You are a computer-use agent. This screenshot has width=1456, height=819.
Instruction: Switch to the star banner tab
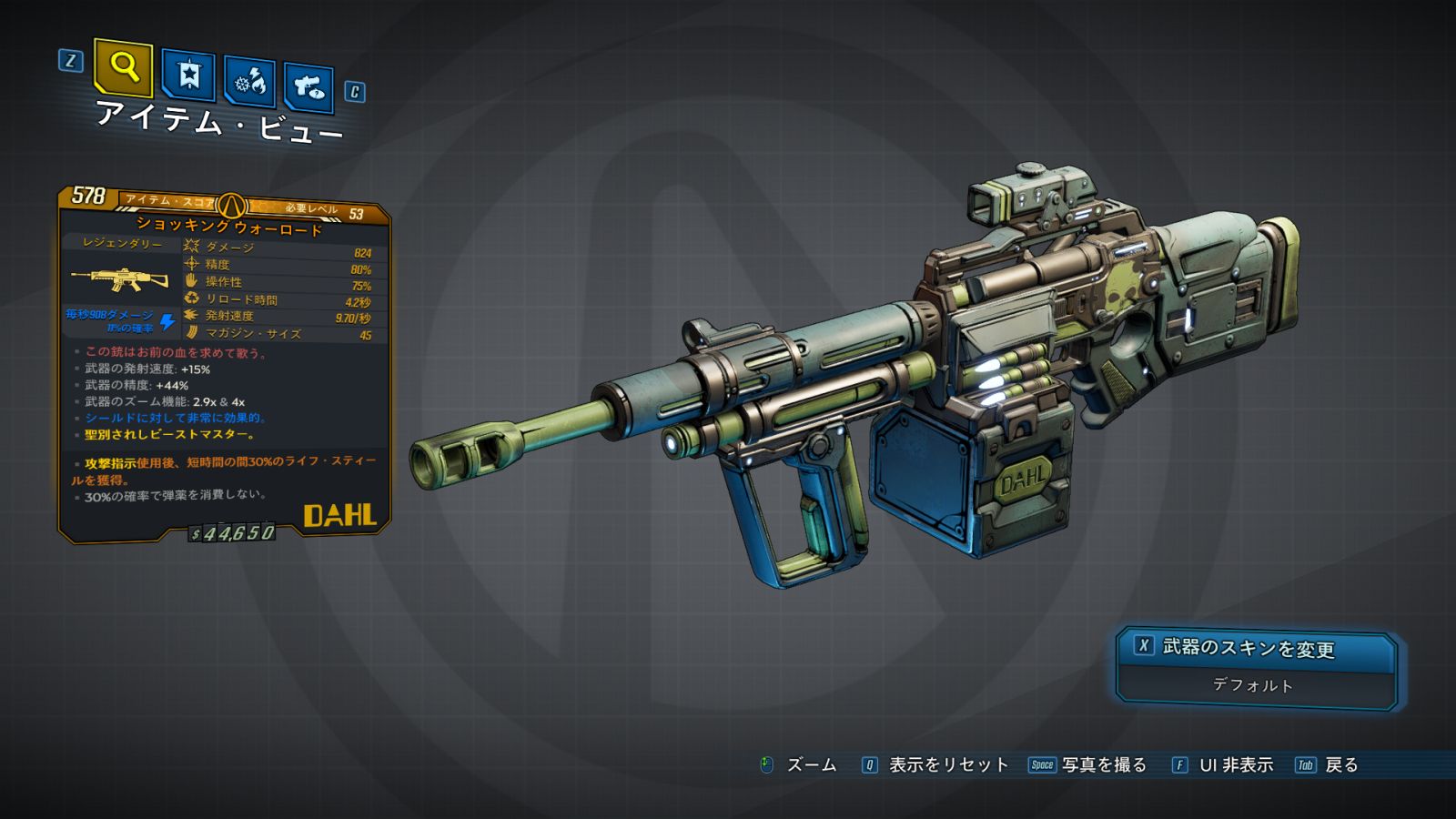[x=188, y=76]
